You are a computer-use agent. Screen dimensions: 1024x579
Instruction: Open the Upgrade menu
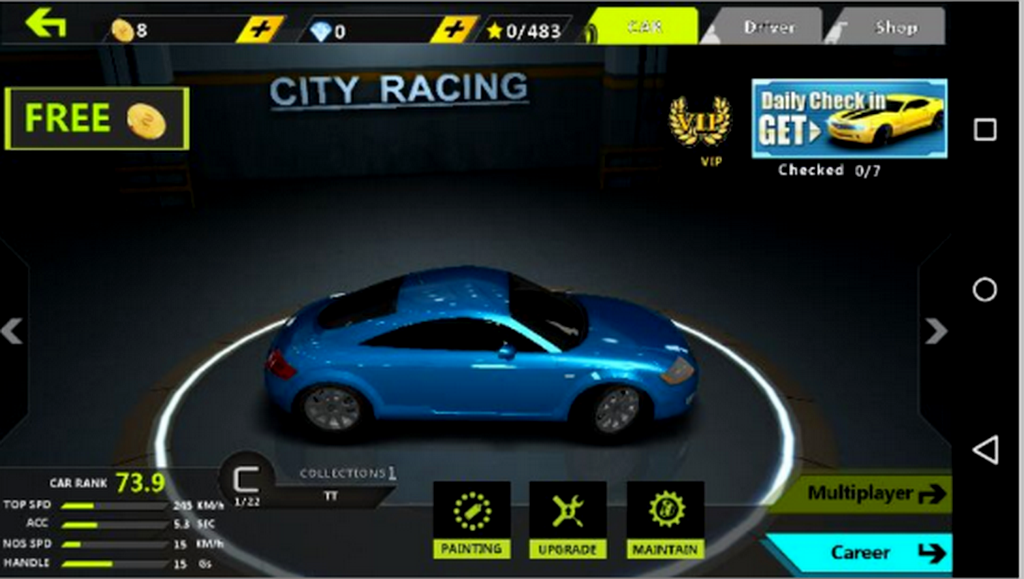[567, 519]
